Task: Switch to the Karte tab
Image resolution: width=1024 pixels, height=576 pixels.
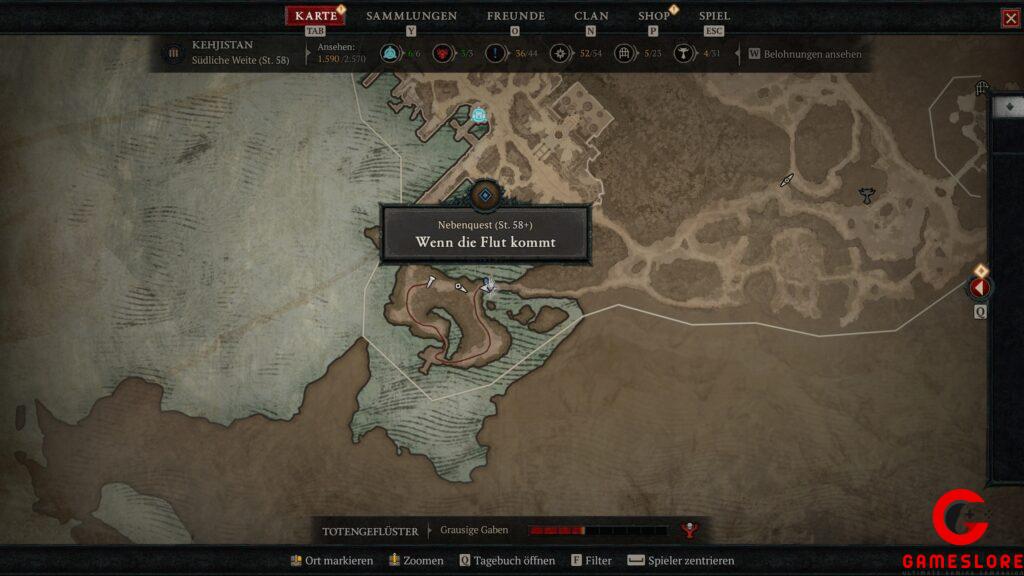Action: click(x=316, y=16)
